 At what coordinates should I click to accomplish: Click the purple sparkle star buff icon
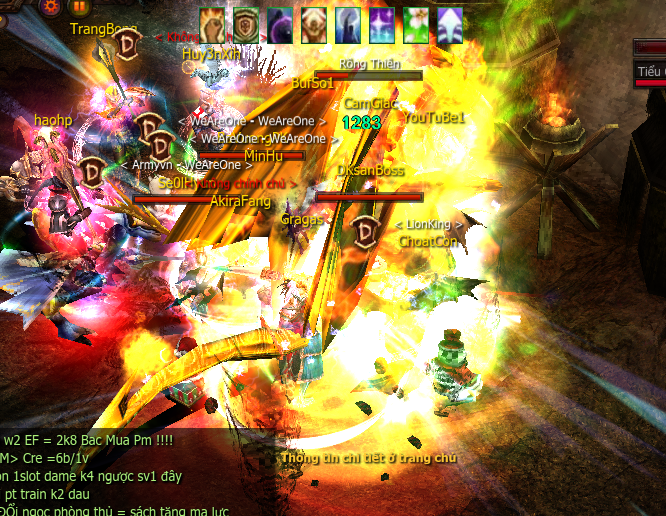pos(382,22)
